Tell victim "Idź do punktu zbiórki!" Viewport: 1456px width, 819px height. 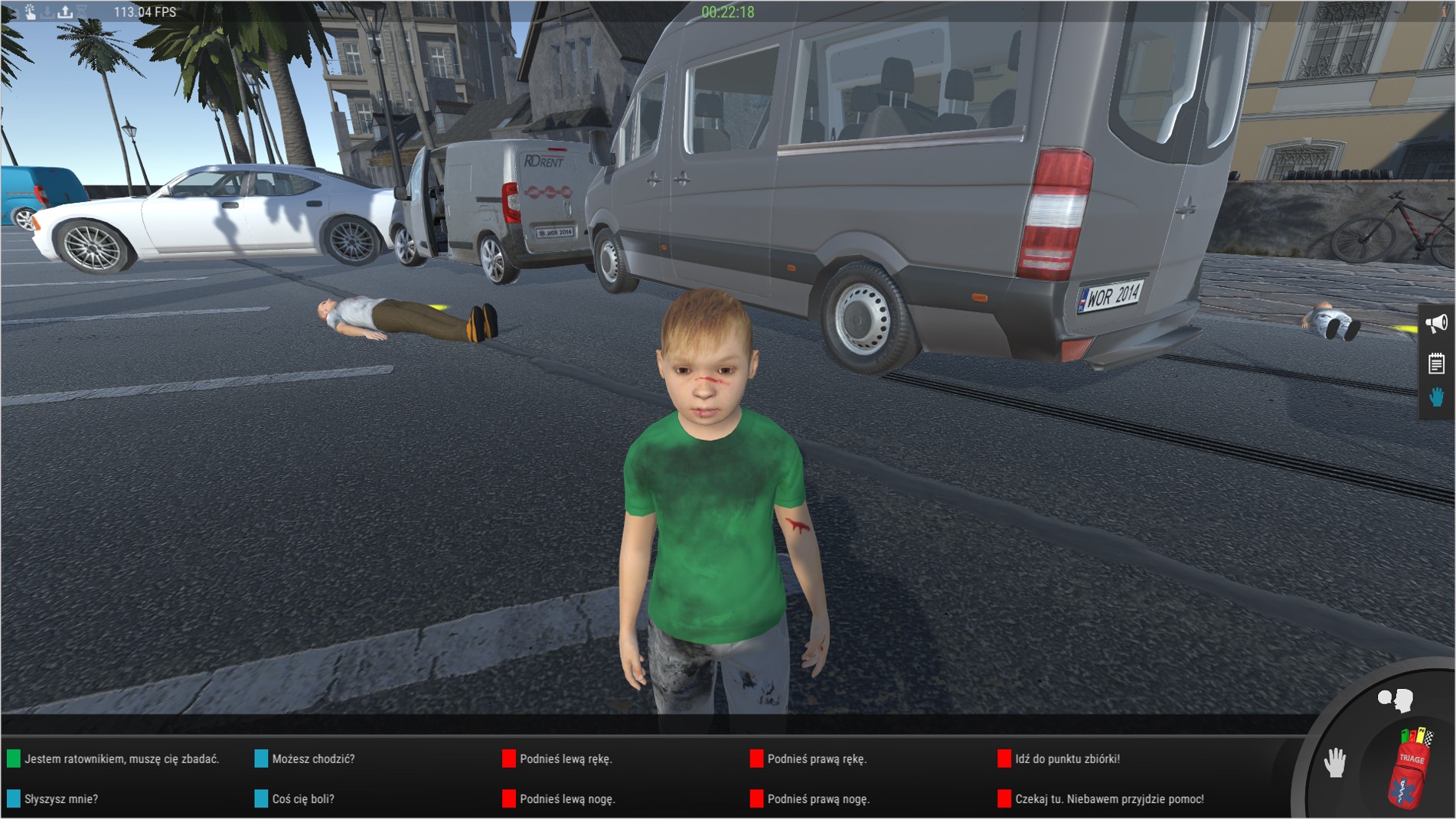1066,759
